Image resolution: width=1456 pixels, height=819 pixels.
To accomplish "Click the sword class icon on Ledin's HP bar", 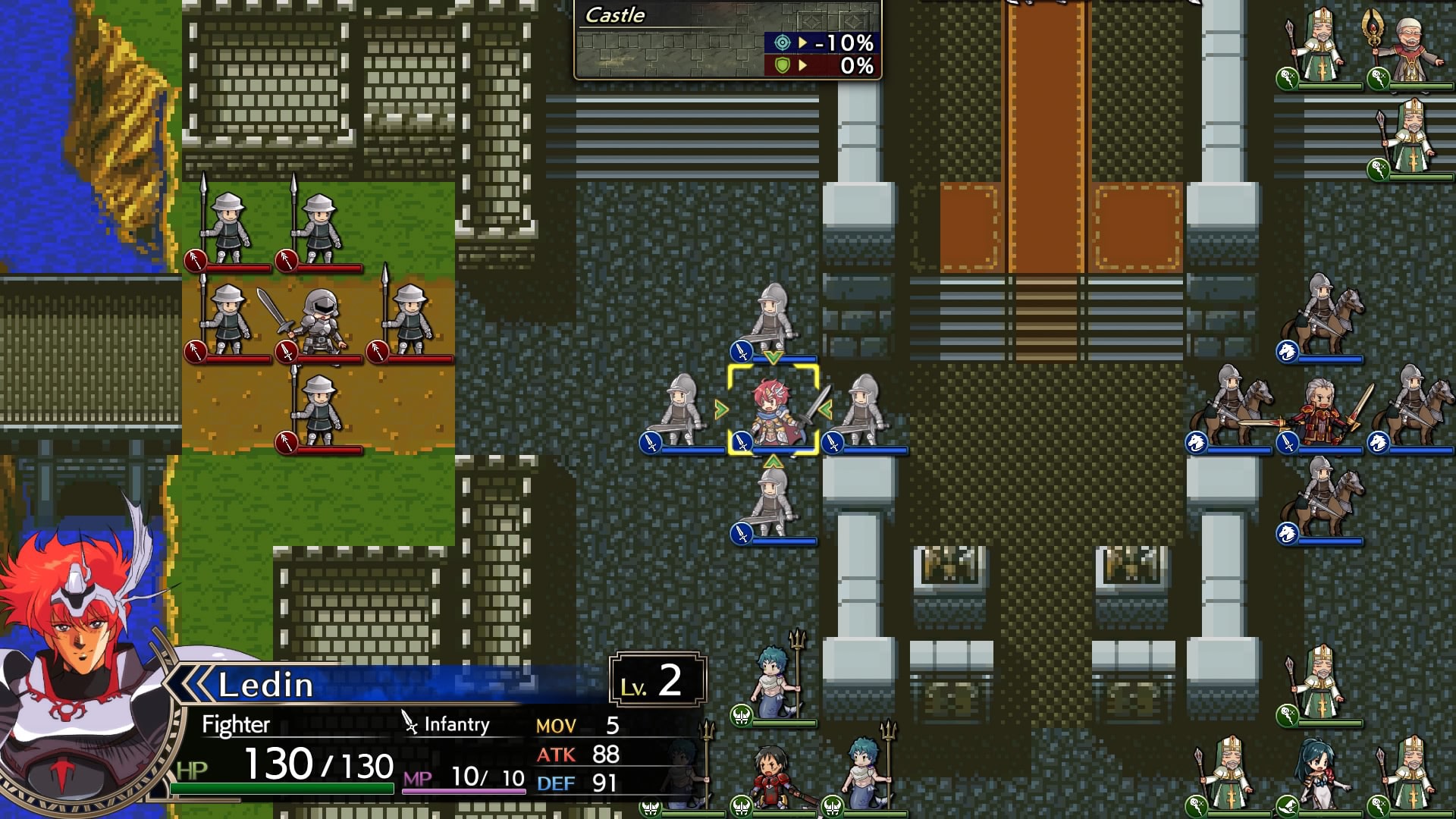I will point(742,442).
